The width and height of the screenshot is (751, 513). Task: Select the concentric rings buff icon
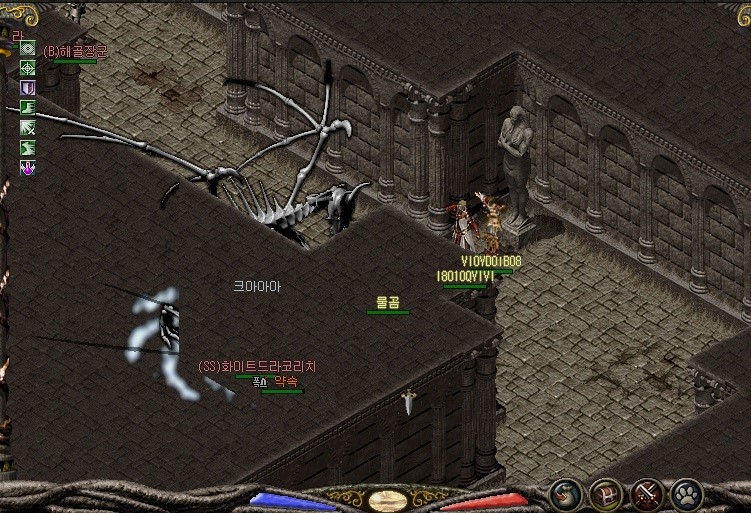(28, 48)
